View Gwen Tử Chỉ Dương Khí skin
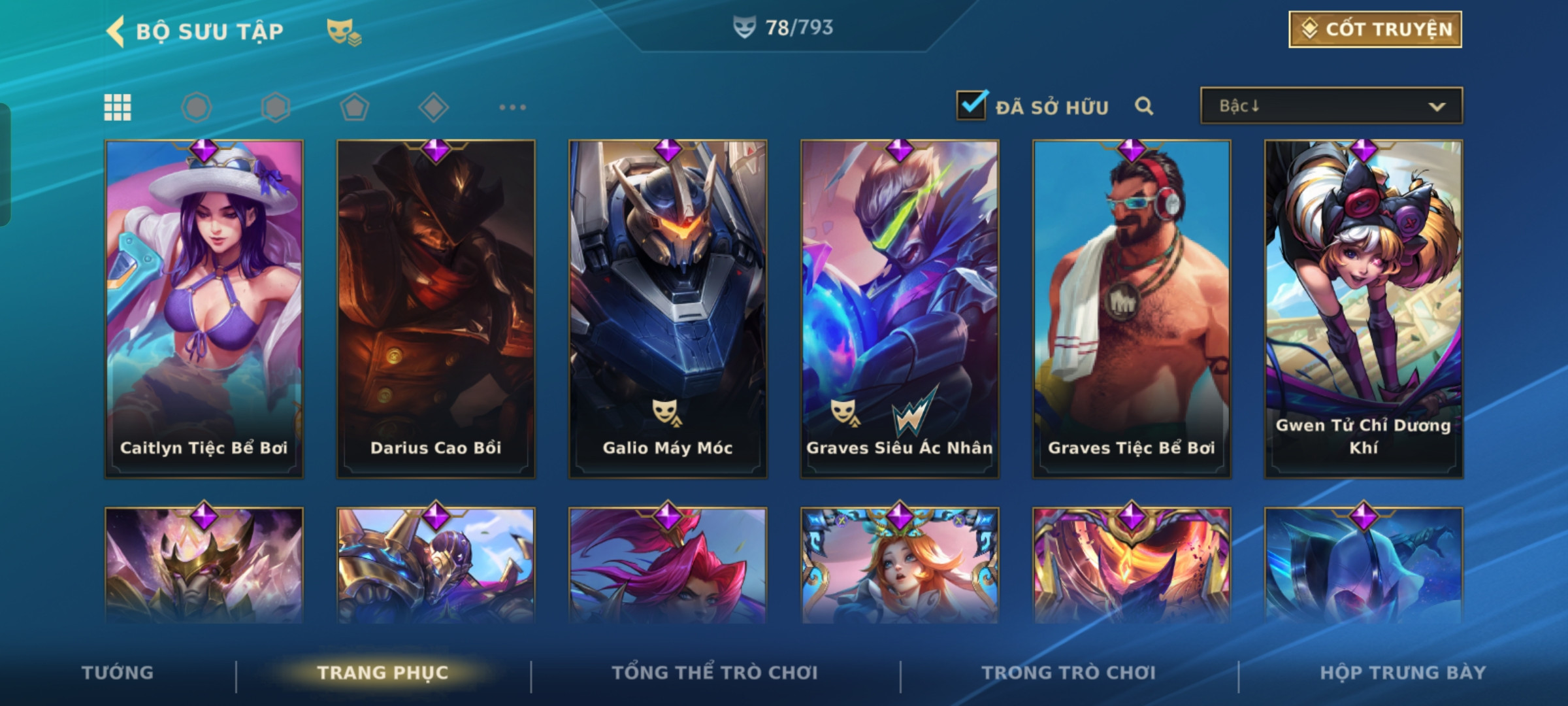 (x=1364, y=309)
